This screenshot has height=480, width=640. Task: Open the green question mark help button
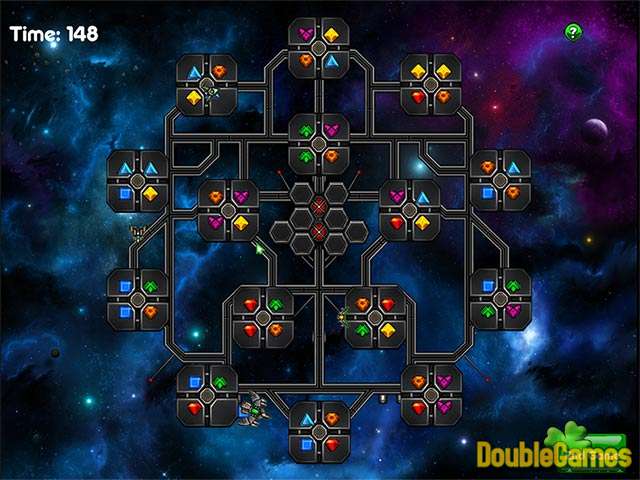point(572,32)
